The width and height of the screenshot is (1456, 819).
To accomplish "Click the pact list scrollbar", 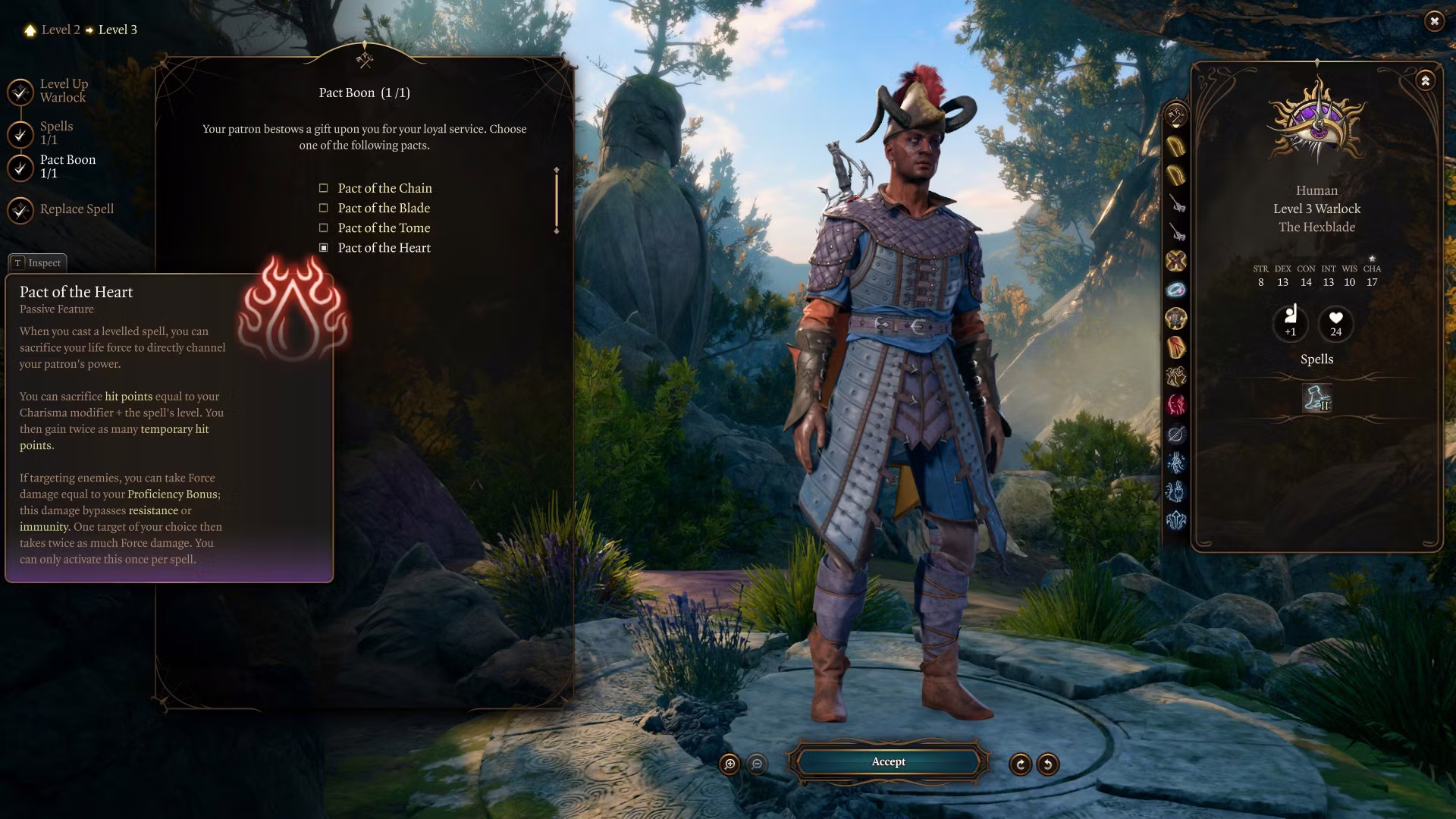I will coord(557,201).
